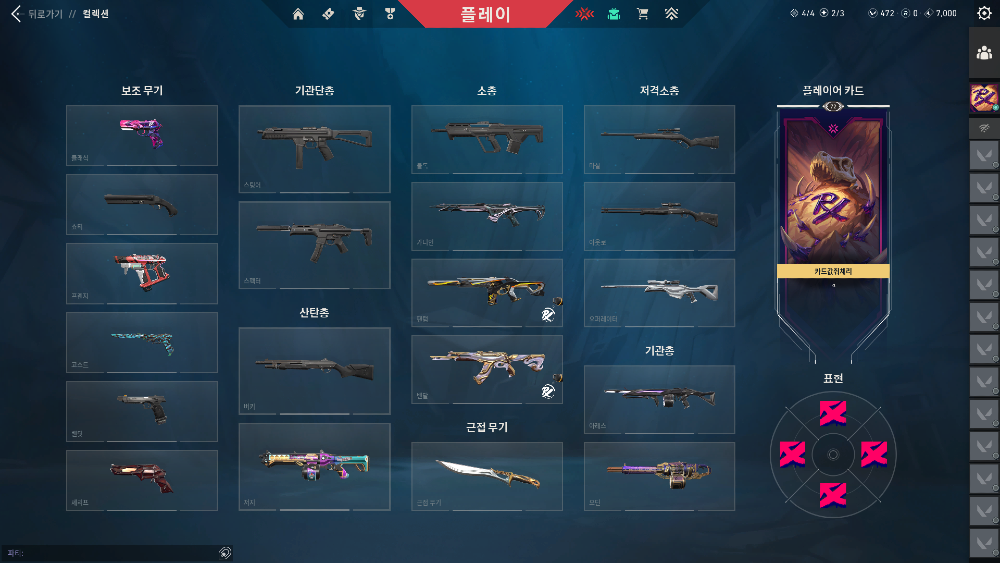Select the Sheriff revolver slot

pos(142,480)
